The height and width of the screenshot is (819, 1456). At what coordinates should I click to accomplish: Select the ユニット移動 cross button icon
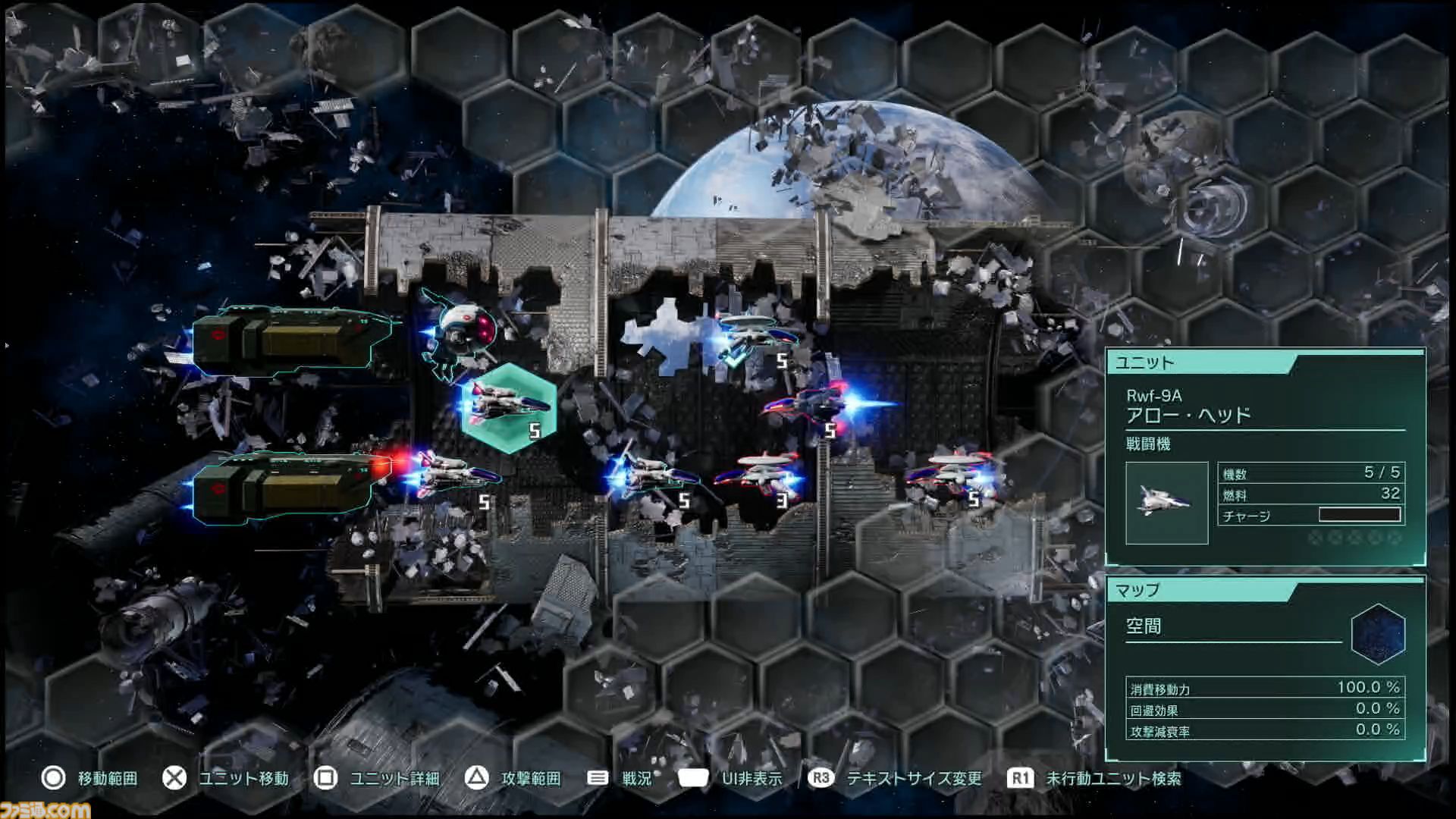pos(175,778)
